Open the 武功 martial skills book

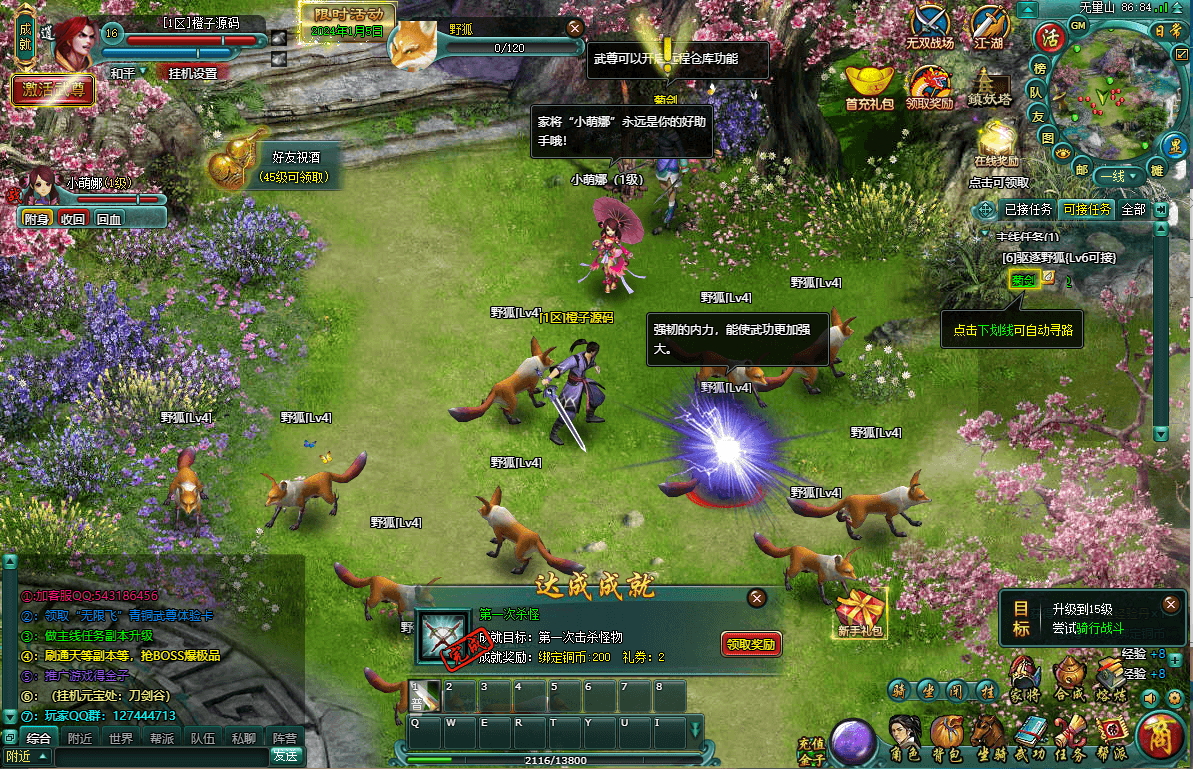(1029, 739)
